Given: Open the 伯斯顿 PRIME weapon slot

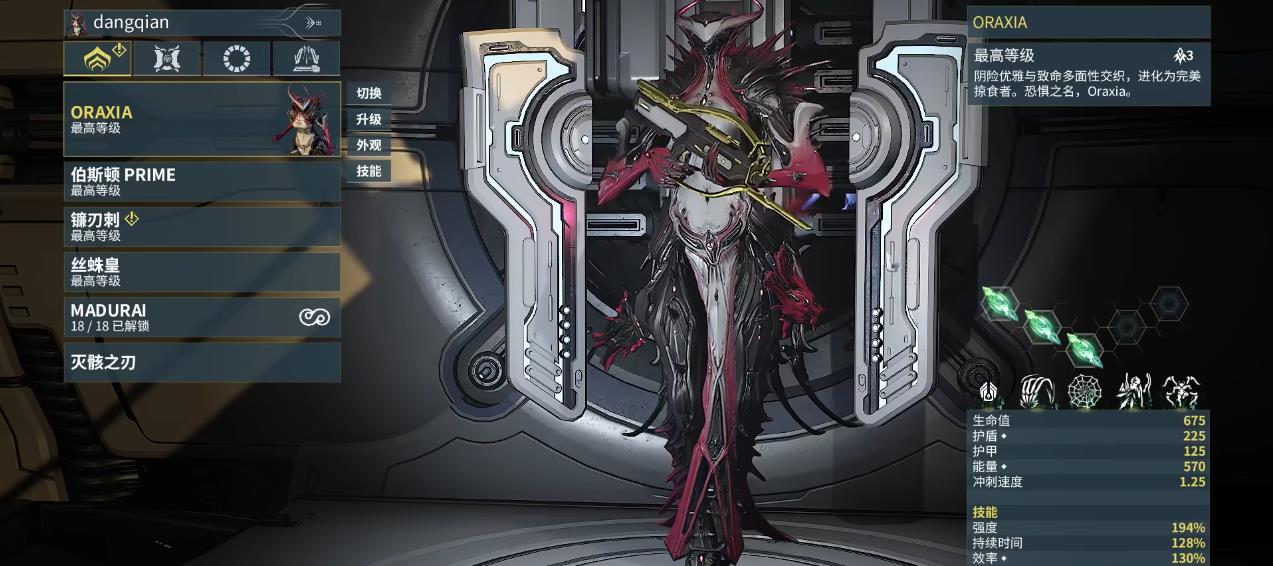Looking at the screenshot, I should 200,181.
